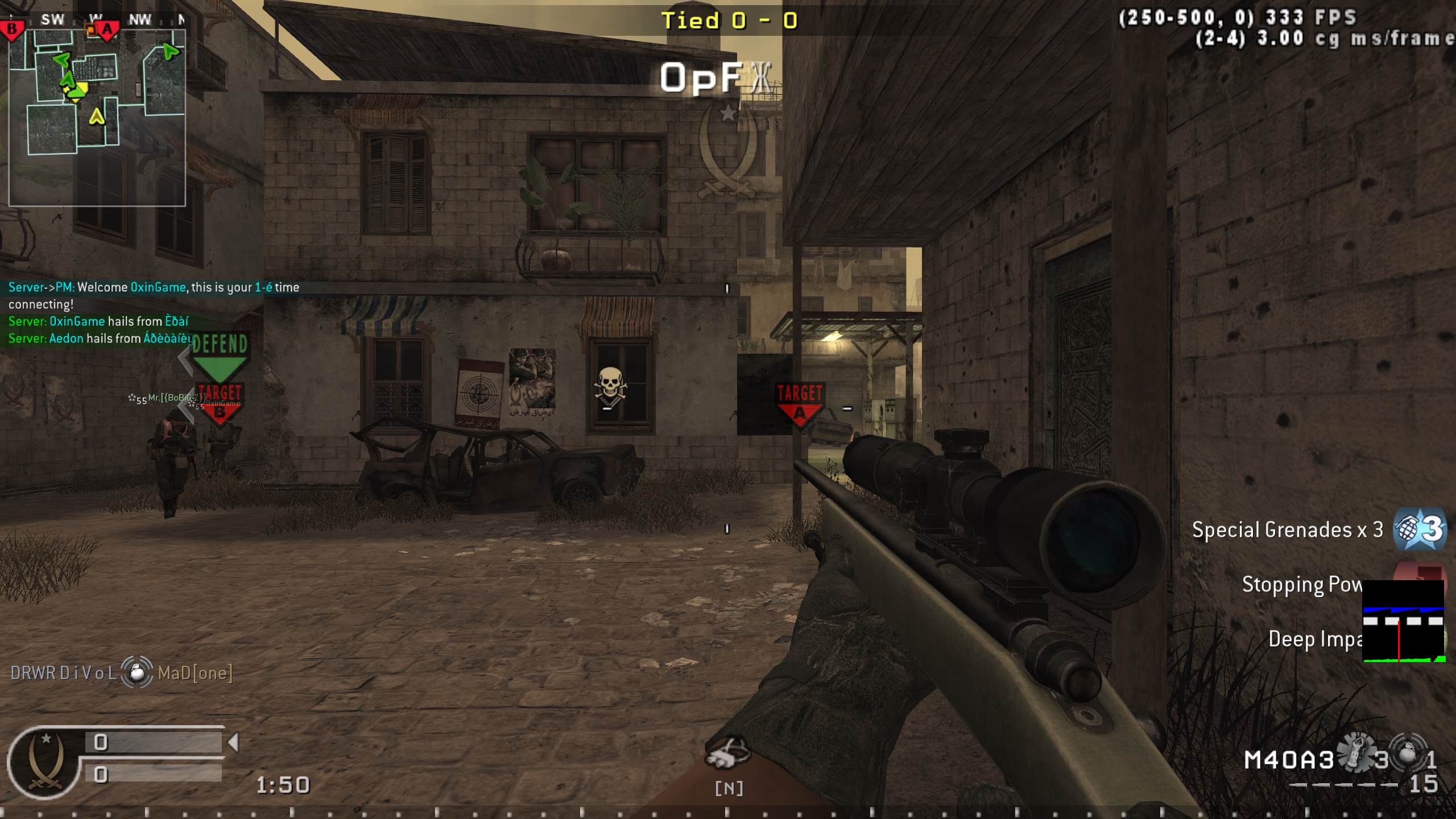Image resolution: width=1456 pixels, height=819 pixels.
Task: Toggle the B flag marker above the minimap
Action: point(11,26)
